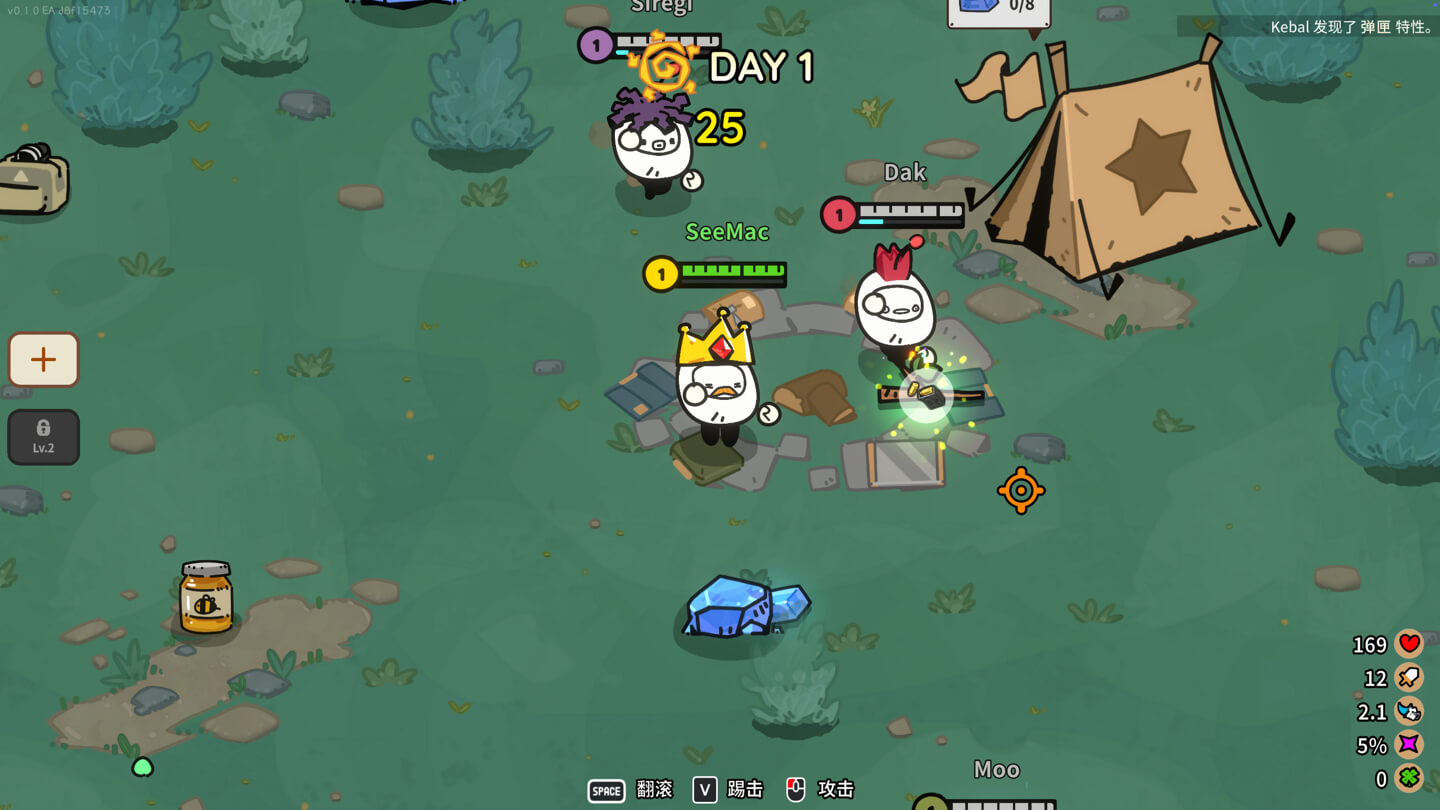
Task: Click the SPACE roll key icon
Action: 606,790
